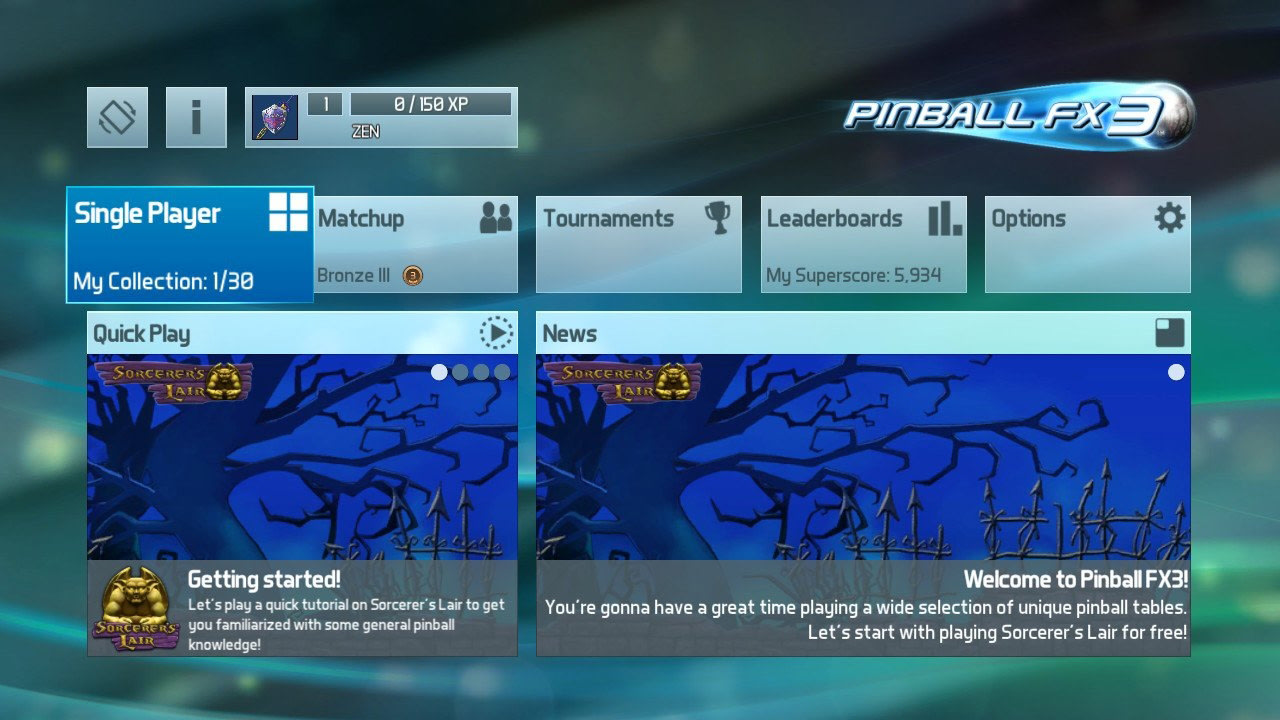Click the 0 / 150 XP progress bar
This screenshot has width=1280, height=720.
point(433,103)
